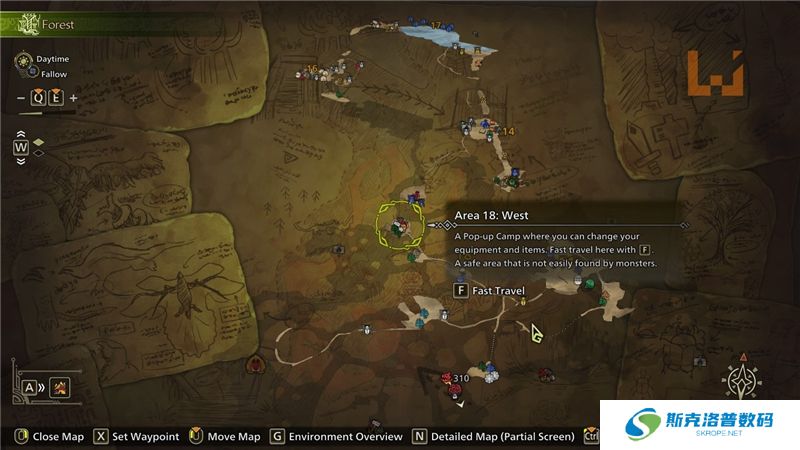The height and width of the screenshot is (450, 800).
Task: Click the Daytime environment indicator icon
Action: pos(23,59)
